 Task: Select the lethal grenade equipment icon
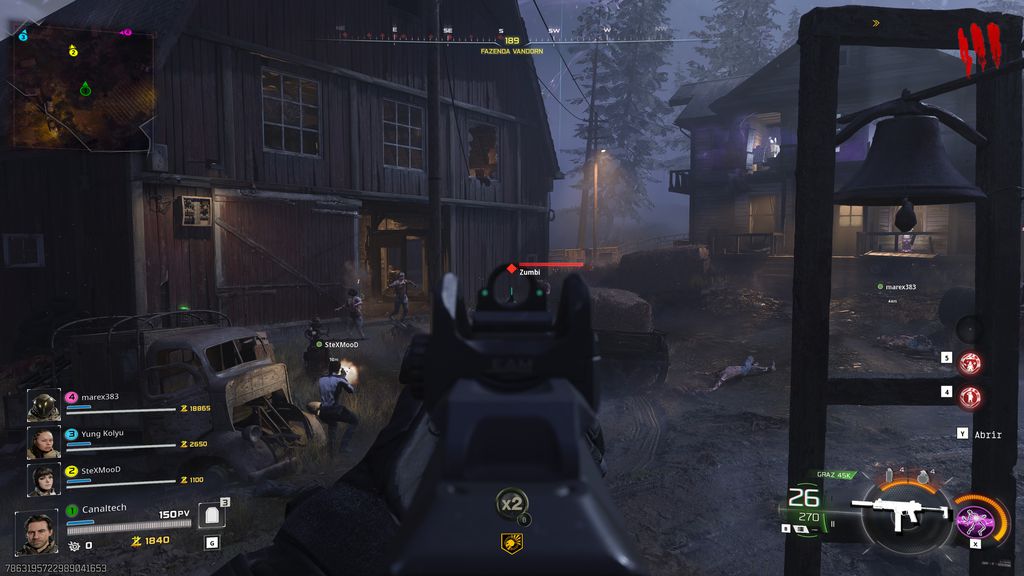tap(920, 474)
